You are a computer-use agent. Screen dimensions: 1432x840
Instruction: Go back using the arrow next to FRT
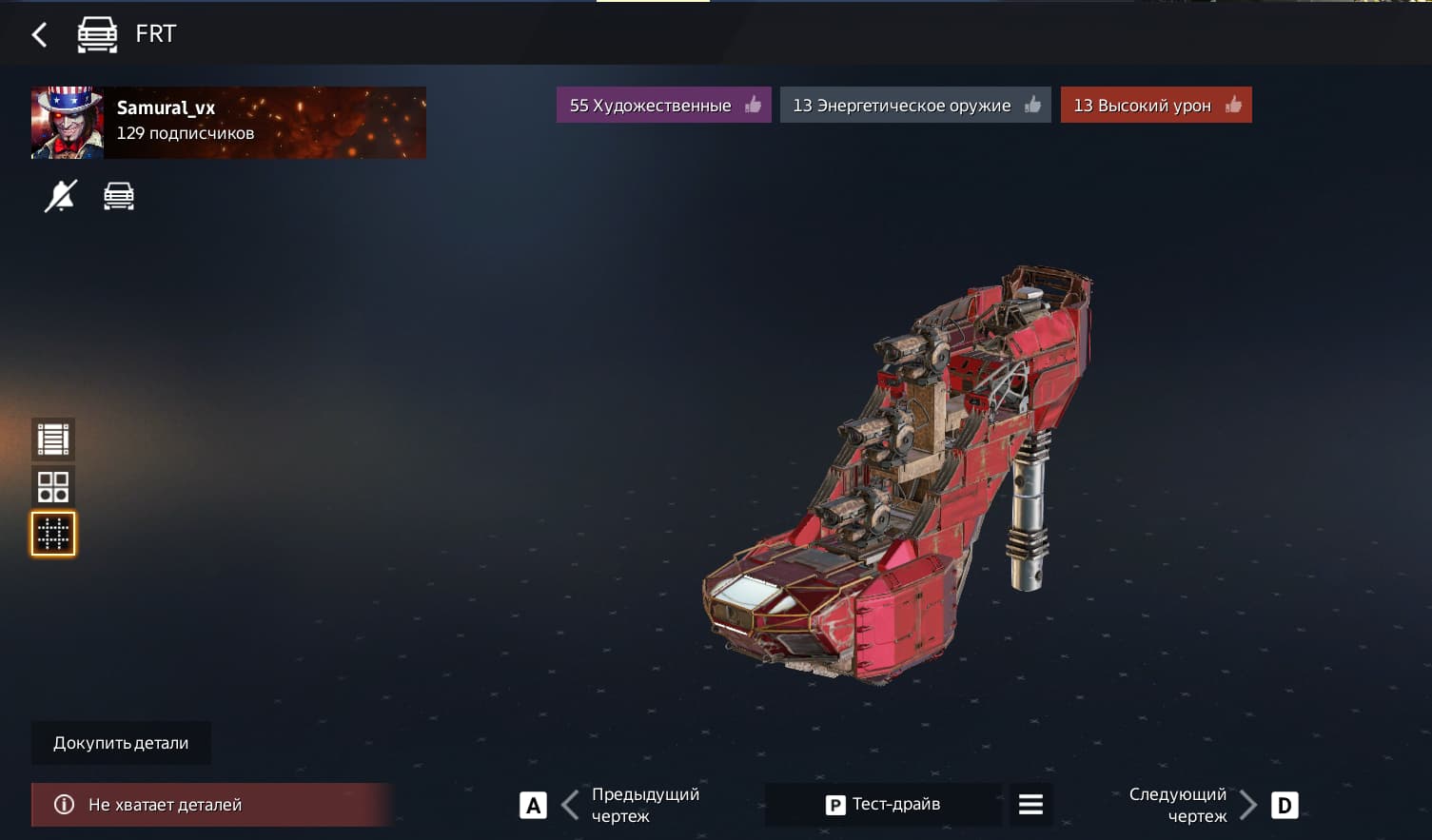[39, 35]
